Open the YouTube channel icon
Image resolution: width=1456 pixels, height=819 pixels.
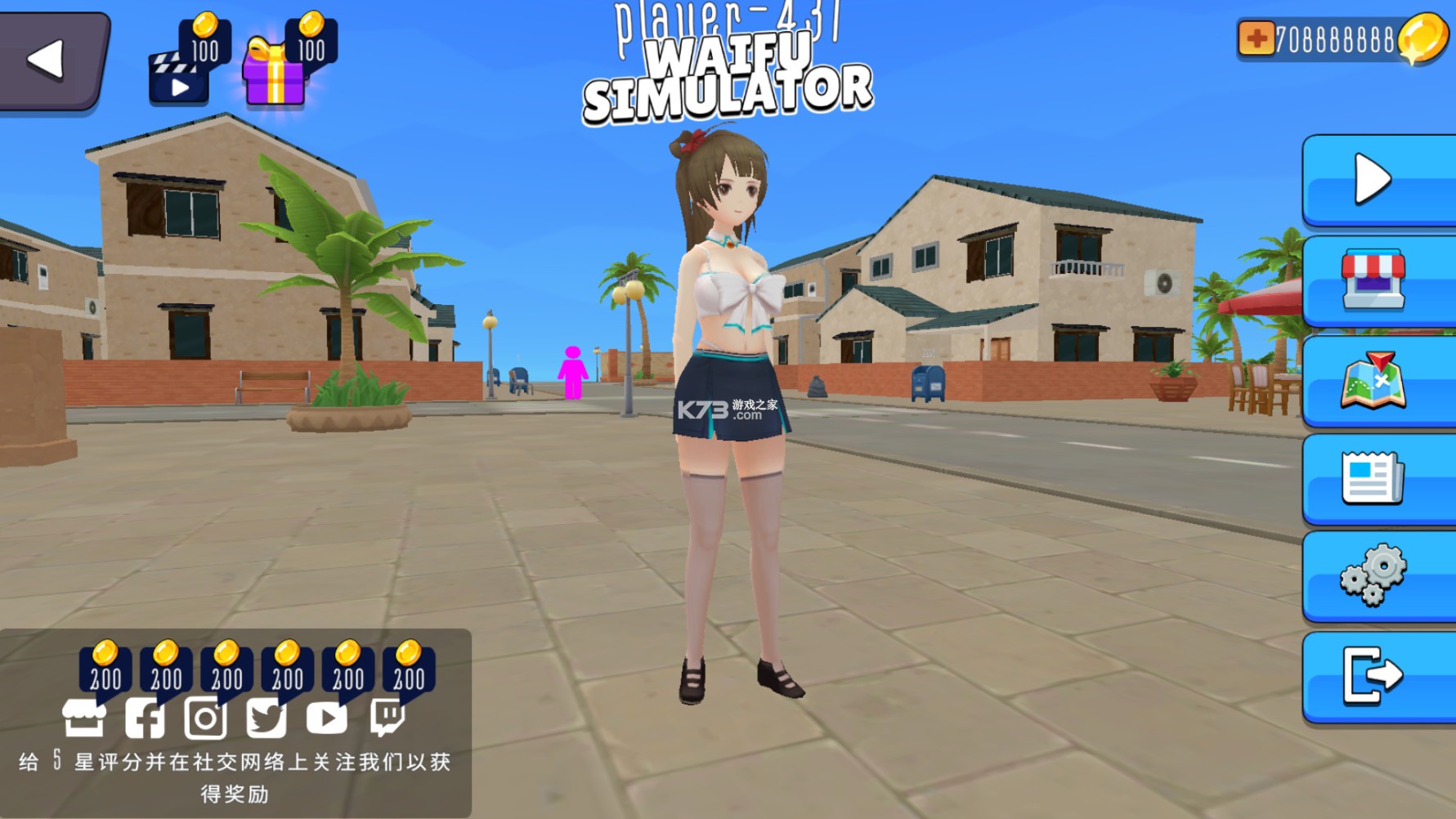click(327, 718)
